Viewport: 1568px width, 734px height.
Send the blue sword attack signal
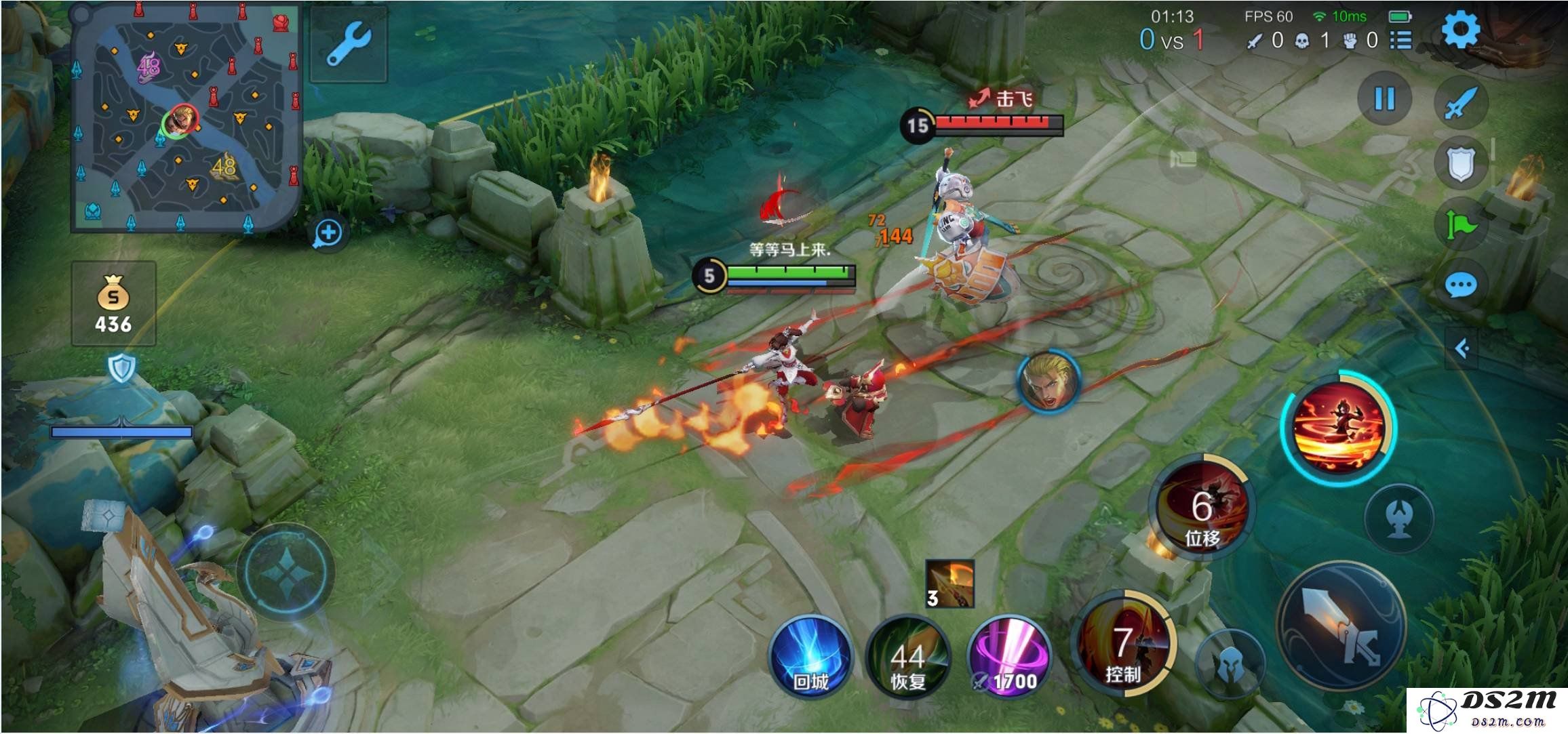(1461, 102)
